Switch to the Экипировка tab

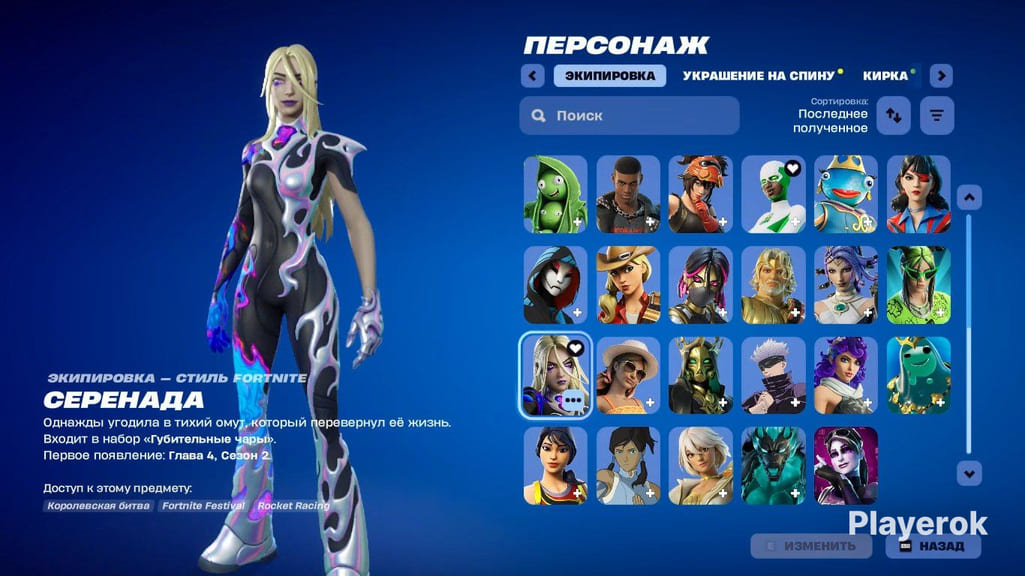[x=609, y=76]
